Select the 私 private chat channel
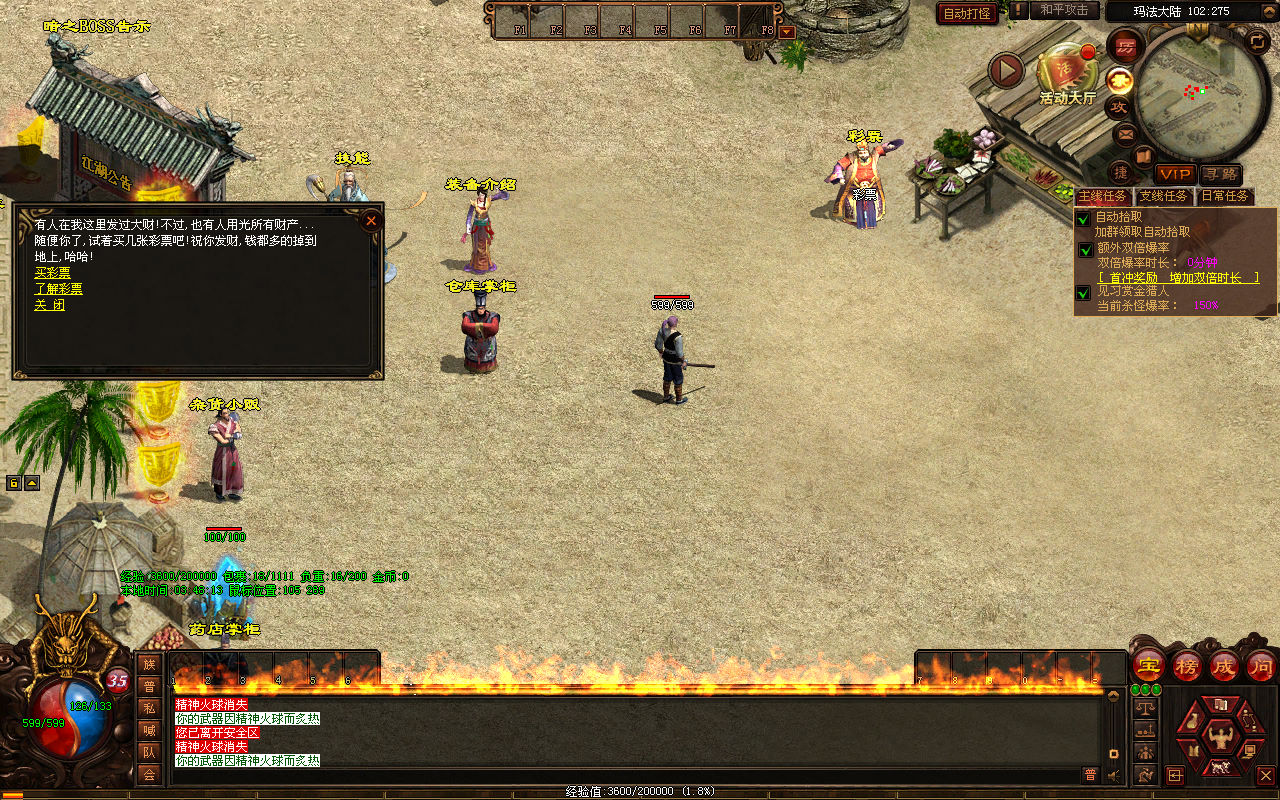This screenshot has width=1280, height=800. click(149, 707)
